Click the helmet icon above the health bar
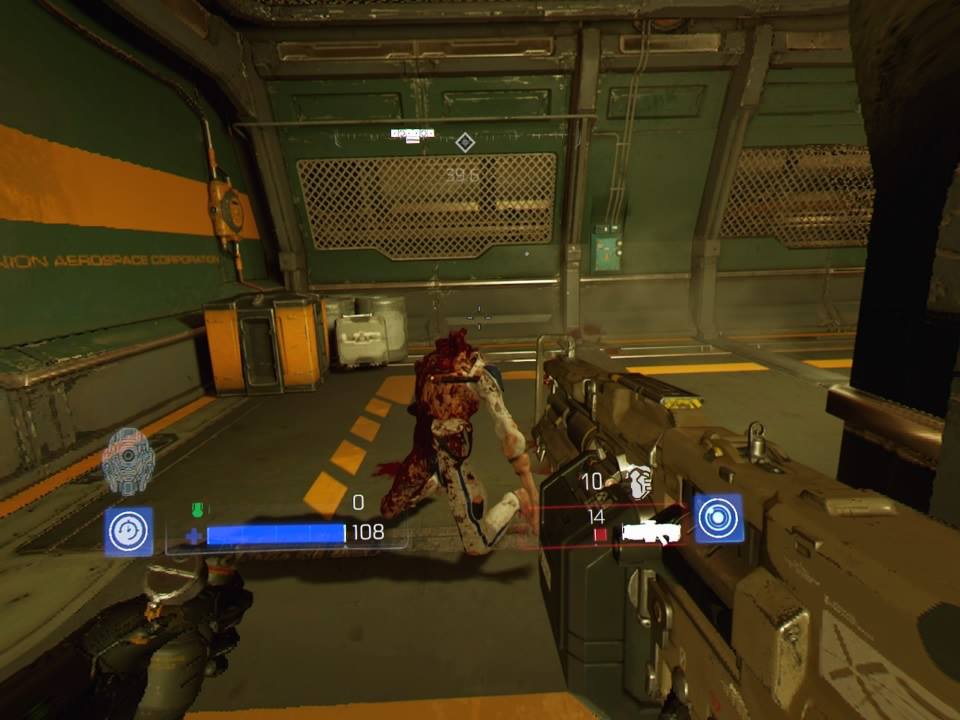This screenshot has height=720, width=960. [x=128, y=461]
